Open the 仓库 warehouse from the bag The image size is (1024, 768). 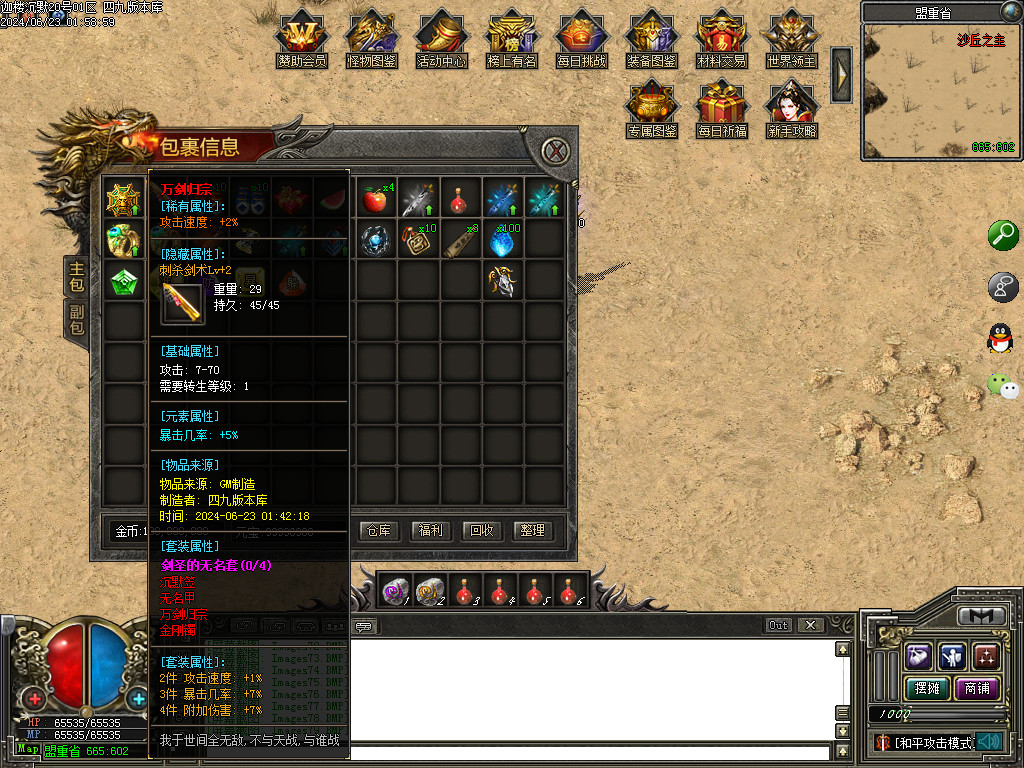coord(380,531)
